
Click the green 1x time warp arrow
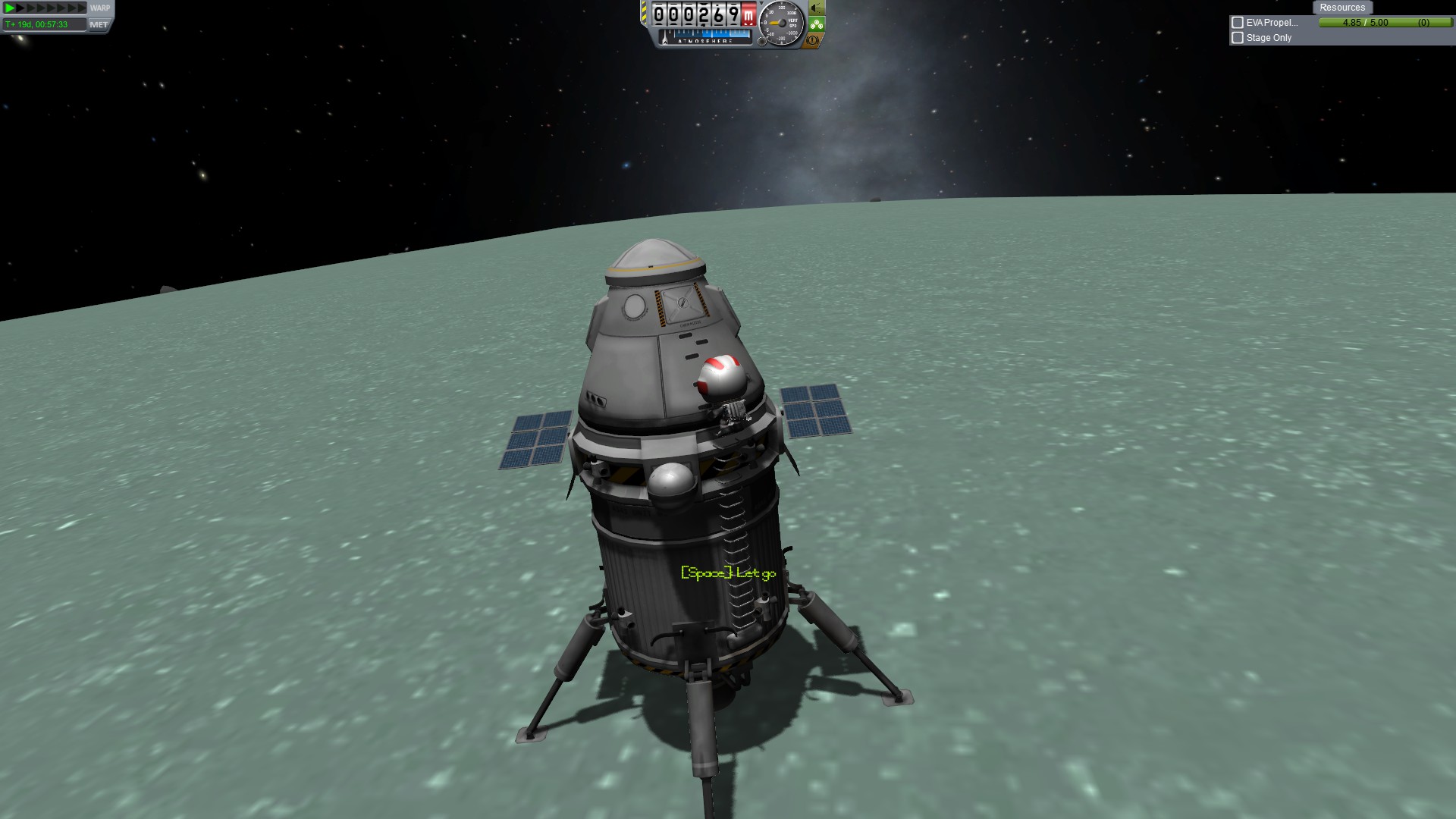tap(10, 8)
